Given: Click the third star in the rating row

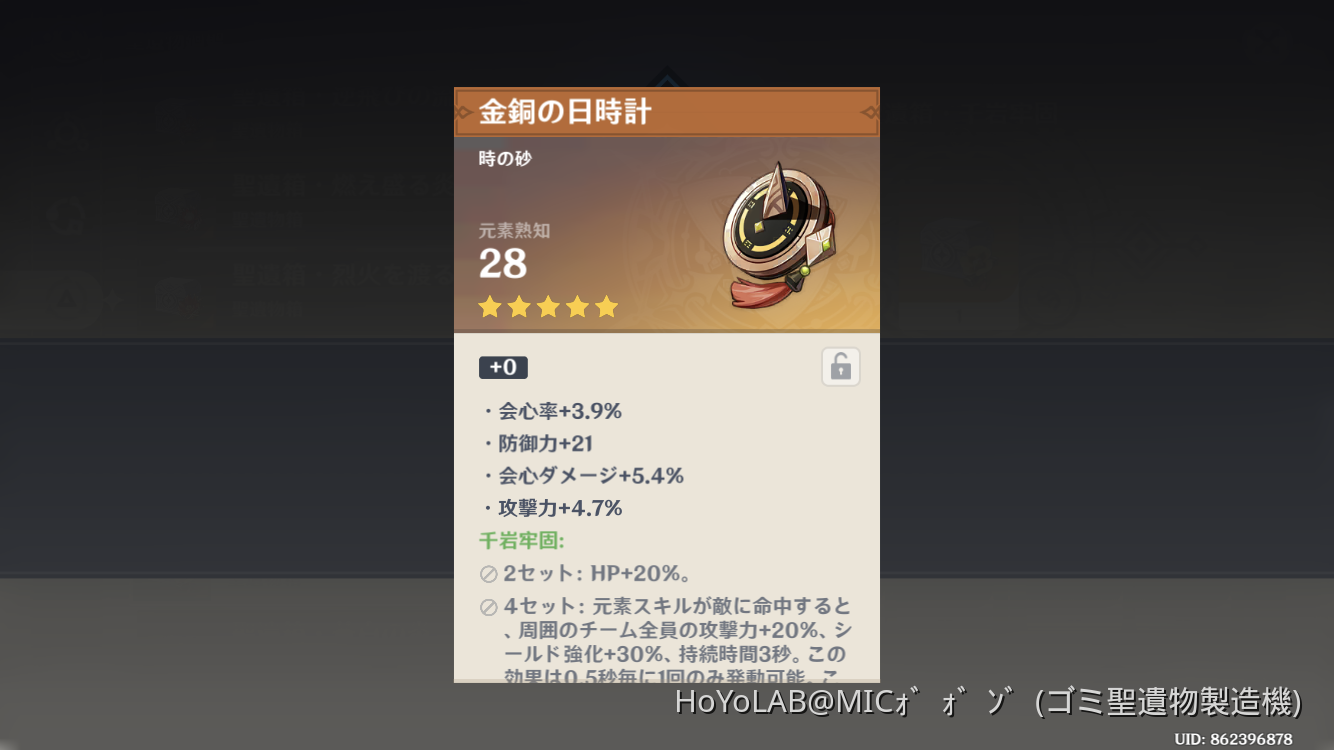Looking at the screenshot, I should pos(549,306).
